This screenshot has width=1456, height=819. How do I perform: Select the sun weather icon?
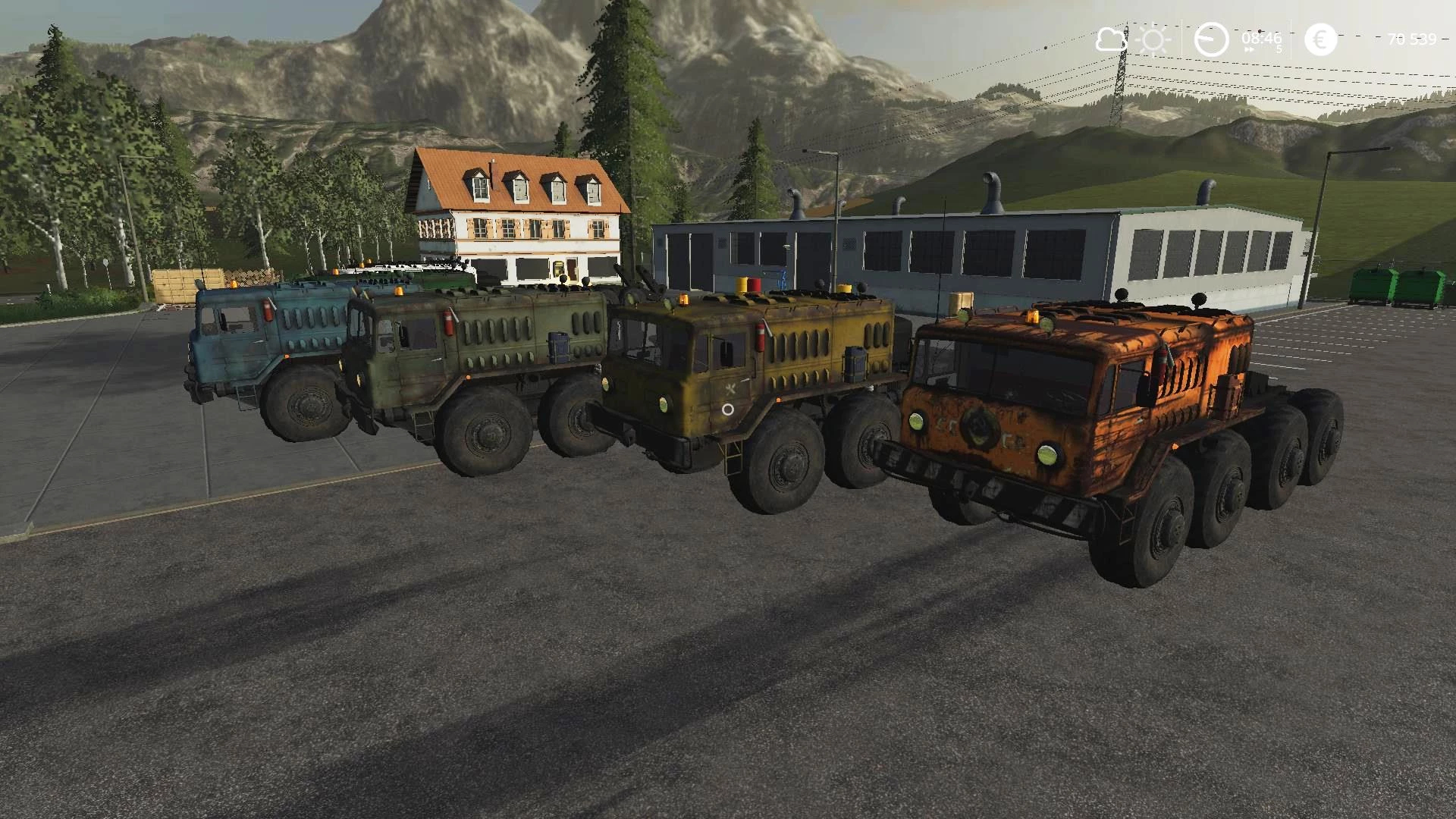coord(1155,39)
